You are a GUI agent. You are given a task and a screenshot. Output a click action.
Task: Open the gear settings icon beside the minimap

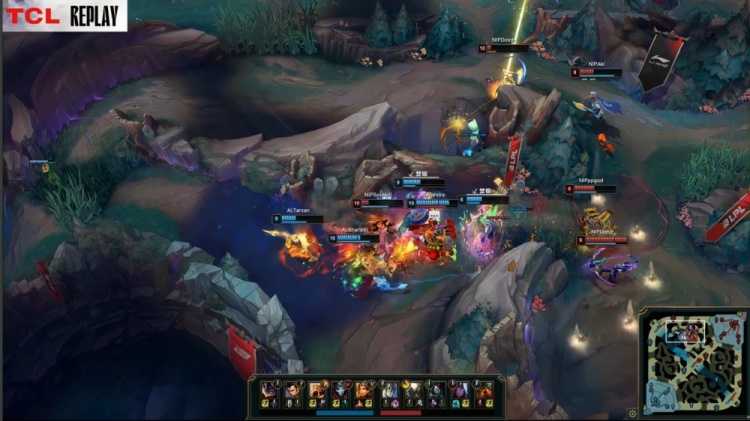click(x=632, y=412)
